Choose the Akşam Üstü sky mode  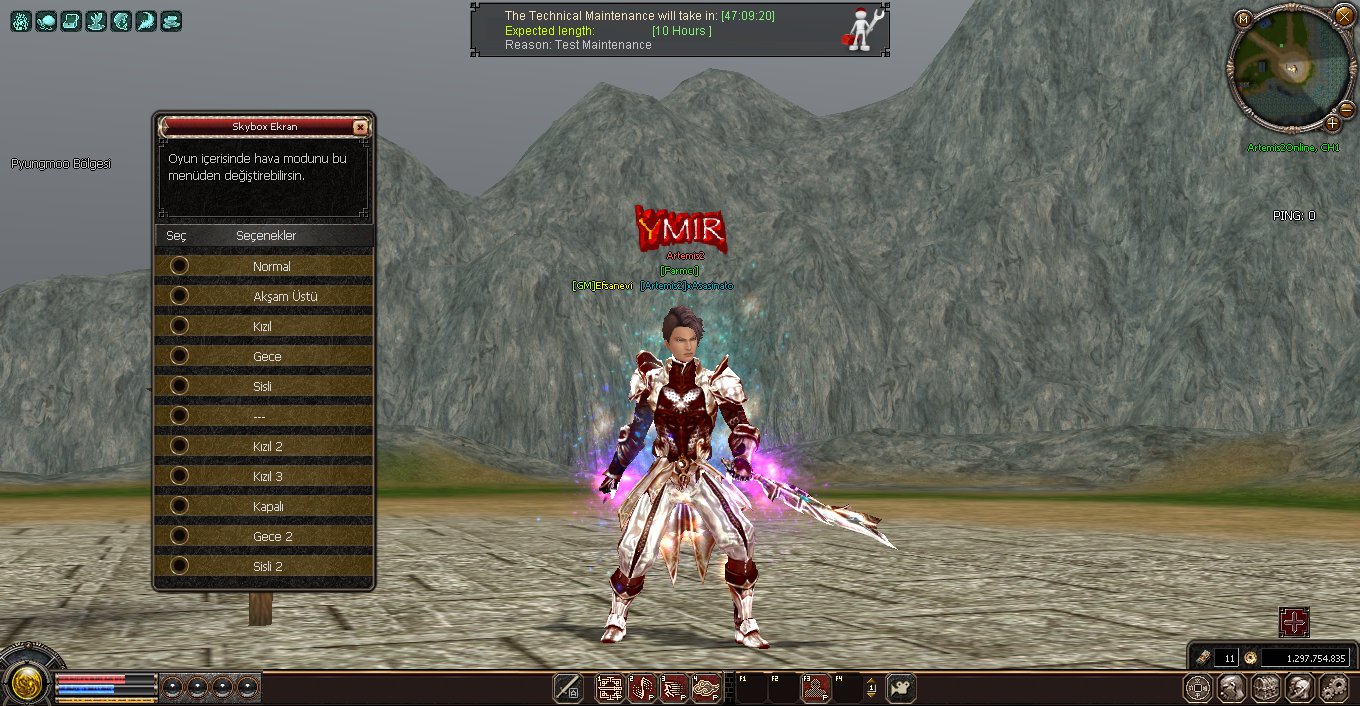180,296
